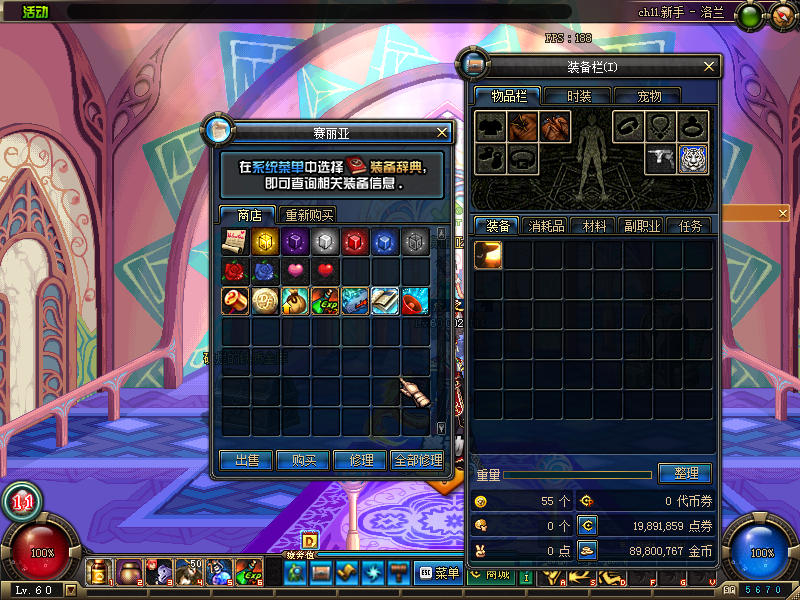Click the 修理 repair button
This screenshot has width=800, height=600.
click(361, 460)
